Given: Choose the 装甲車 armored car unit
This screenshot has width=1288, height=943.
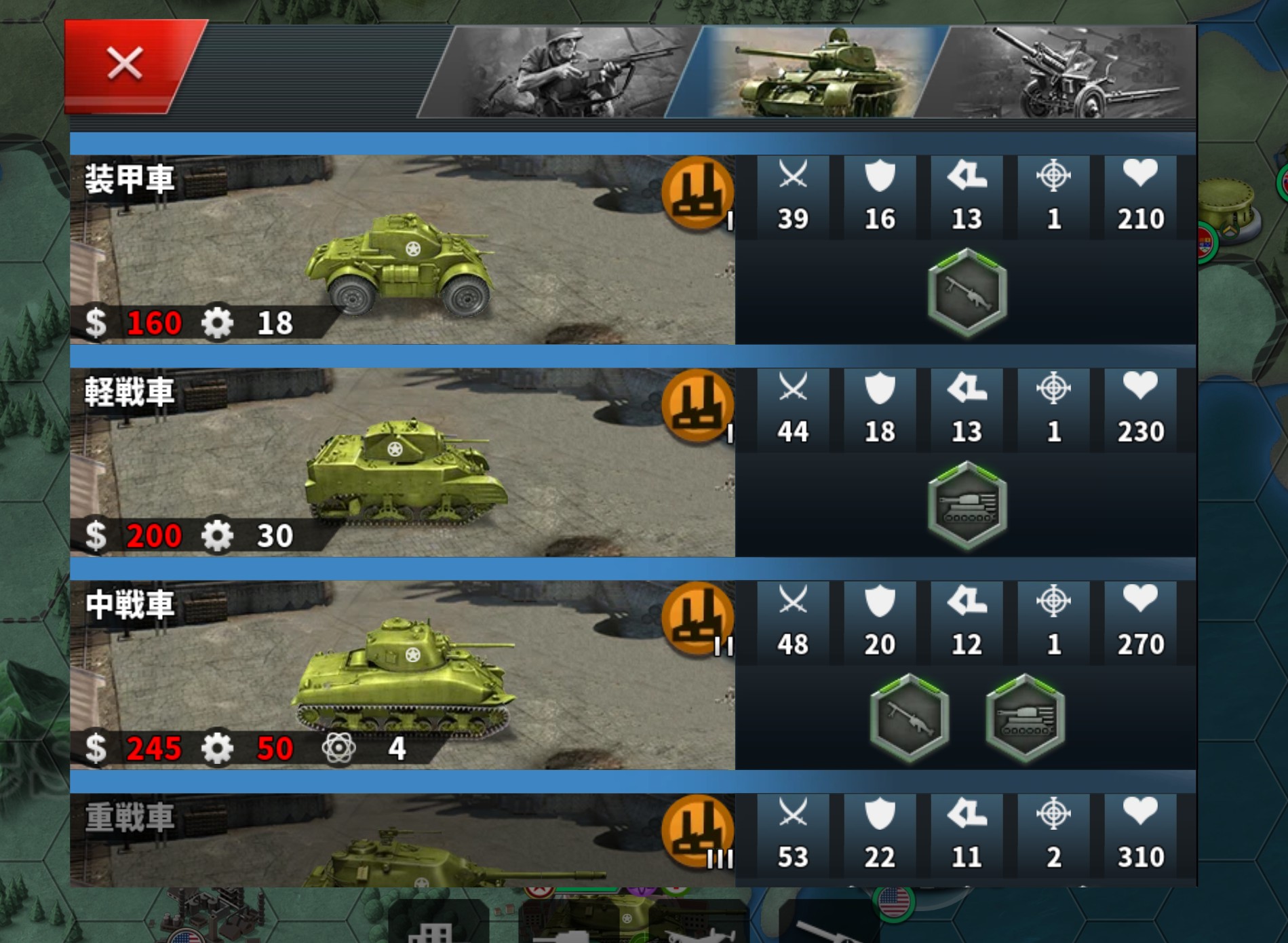Looking at the screenshot, I should click(x=402, y=250).
